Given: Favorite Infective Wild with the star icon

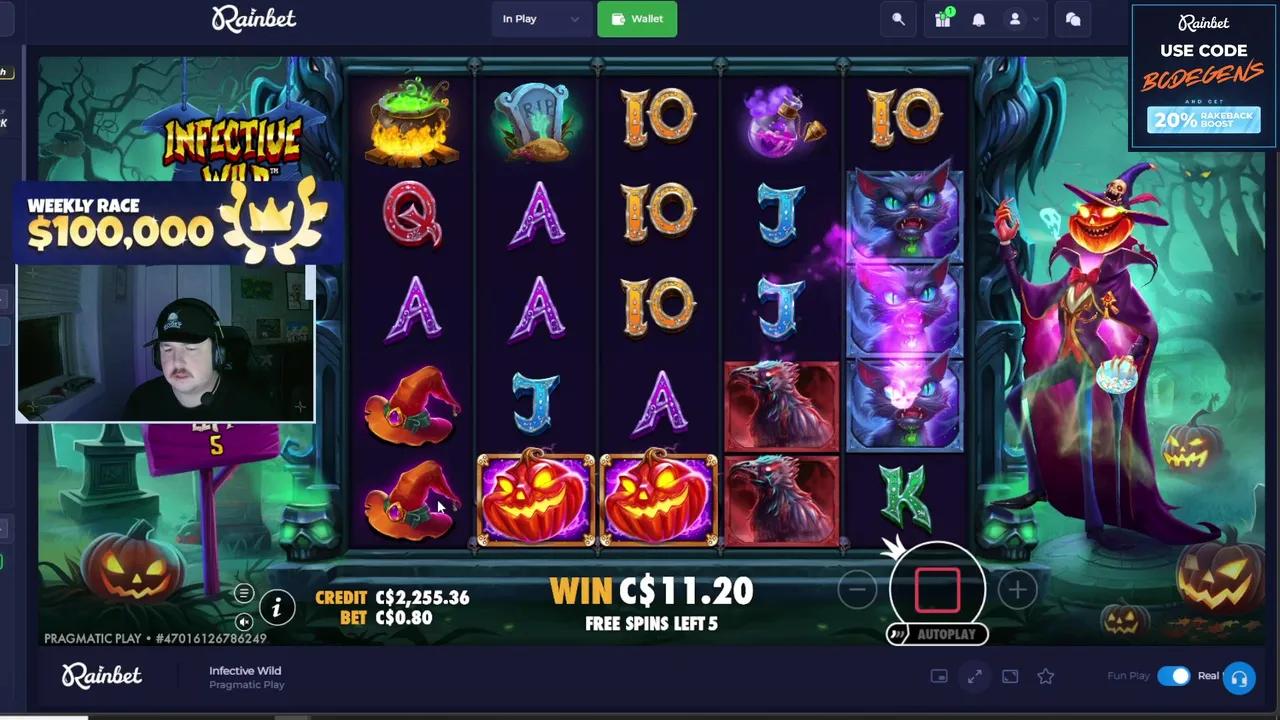Looking at the screenshot, I should click(1045, 677).
